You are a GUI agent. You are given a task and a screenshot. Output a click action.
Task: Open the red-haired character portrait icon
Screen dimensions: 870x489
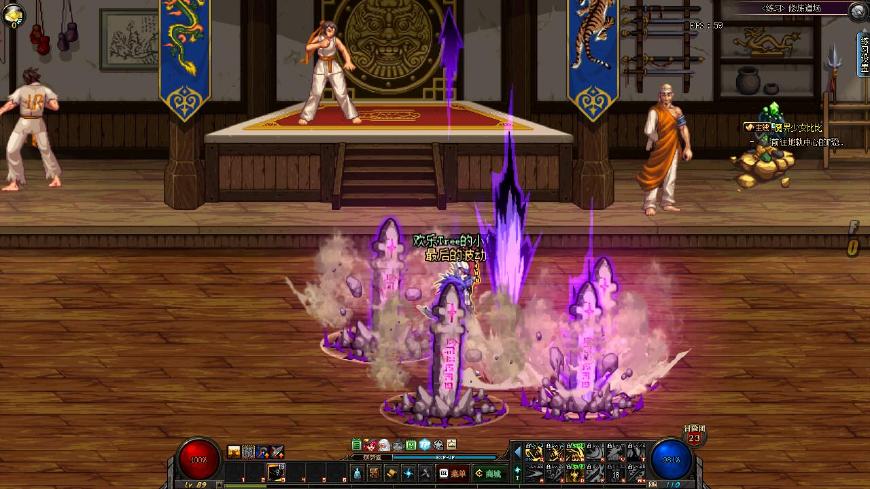[371, 444]
